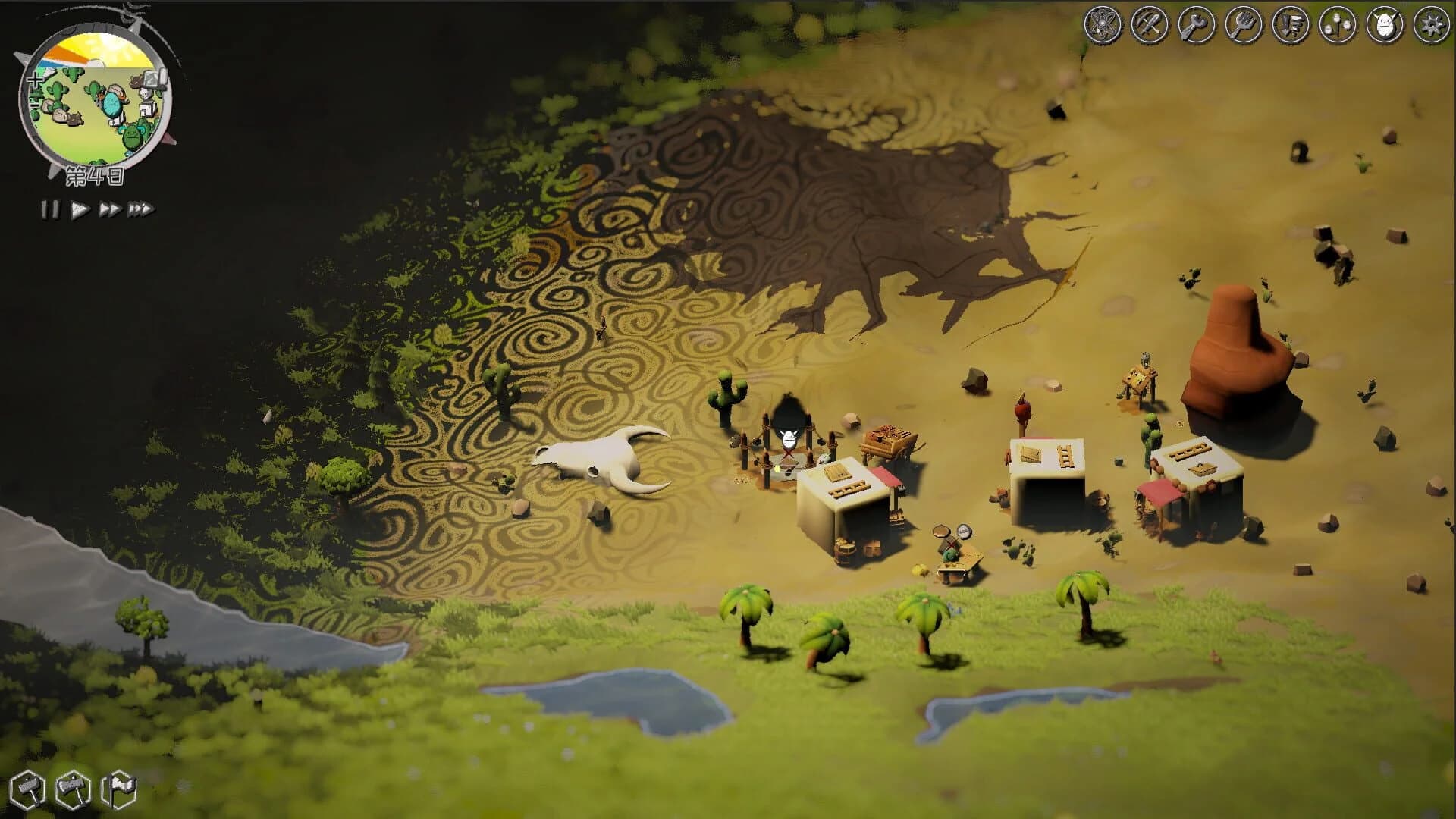Open the task priorities list icon
This screenshot has width=1456, height=819.
click(1290, 23)
